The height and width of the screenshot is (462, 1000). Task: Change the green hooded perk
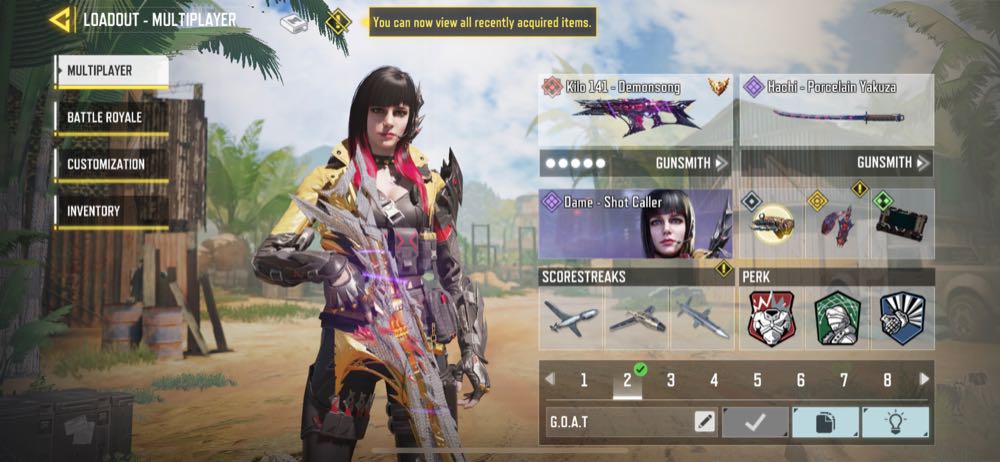click(837, 318)
